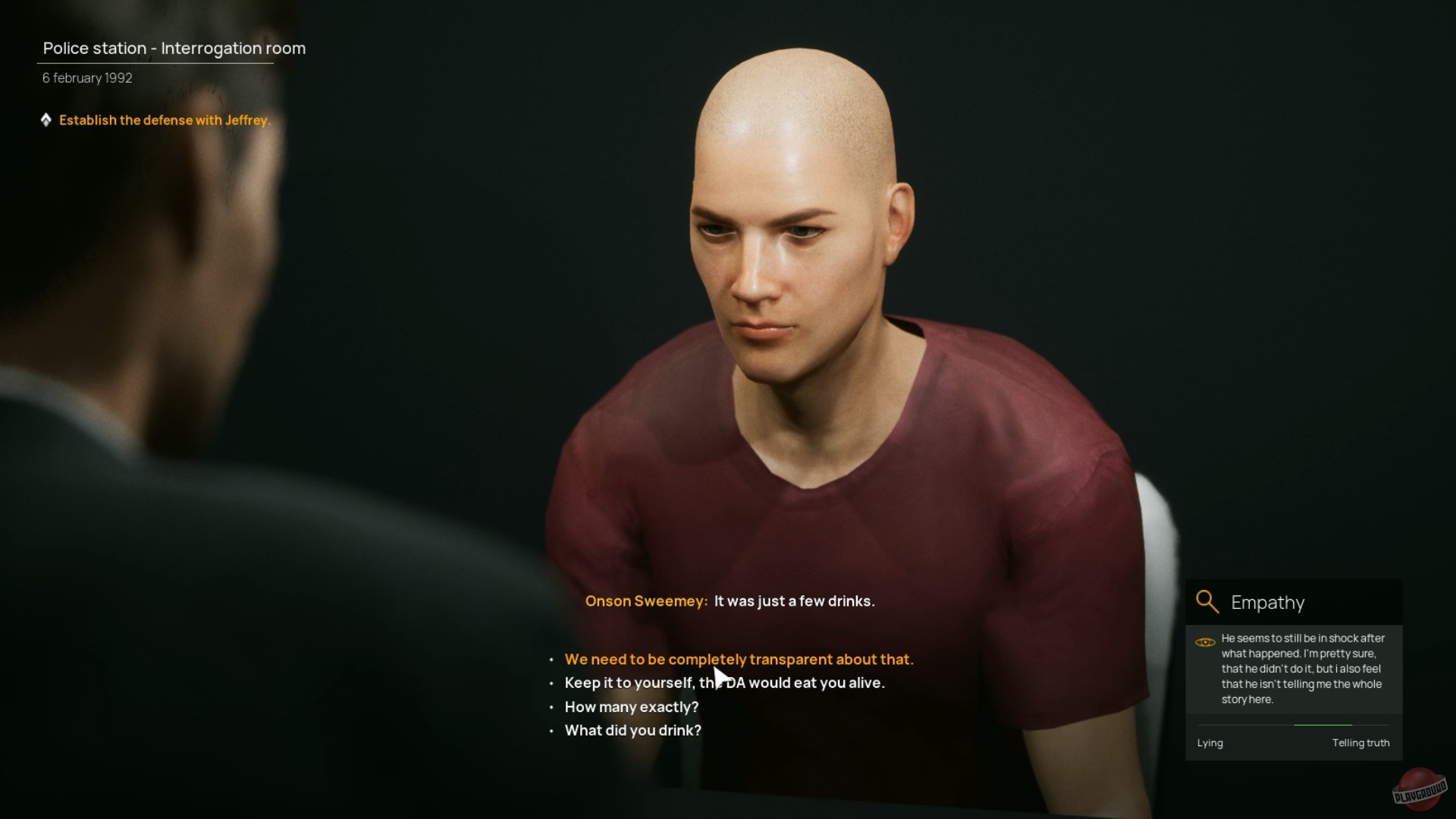The height and width of the screenshot is (819, 1456).
Task: Click the bullet marker beside the transparent dialogue option
Action: click(x=551, y=660)
